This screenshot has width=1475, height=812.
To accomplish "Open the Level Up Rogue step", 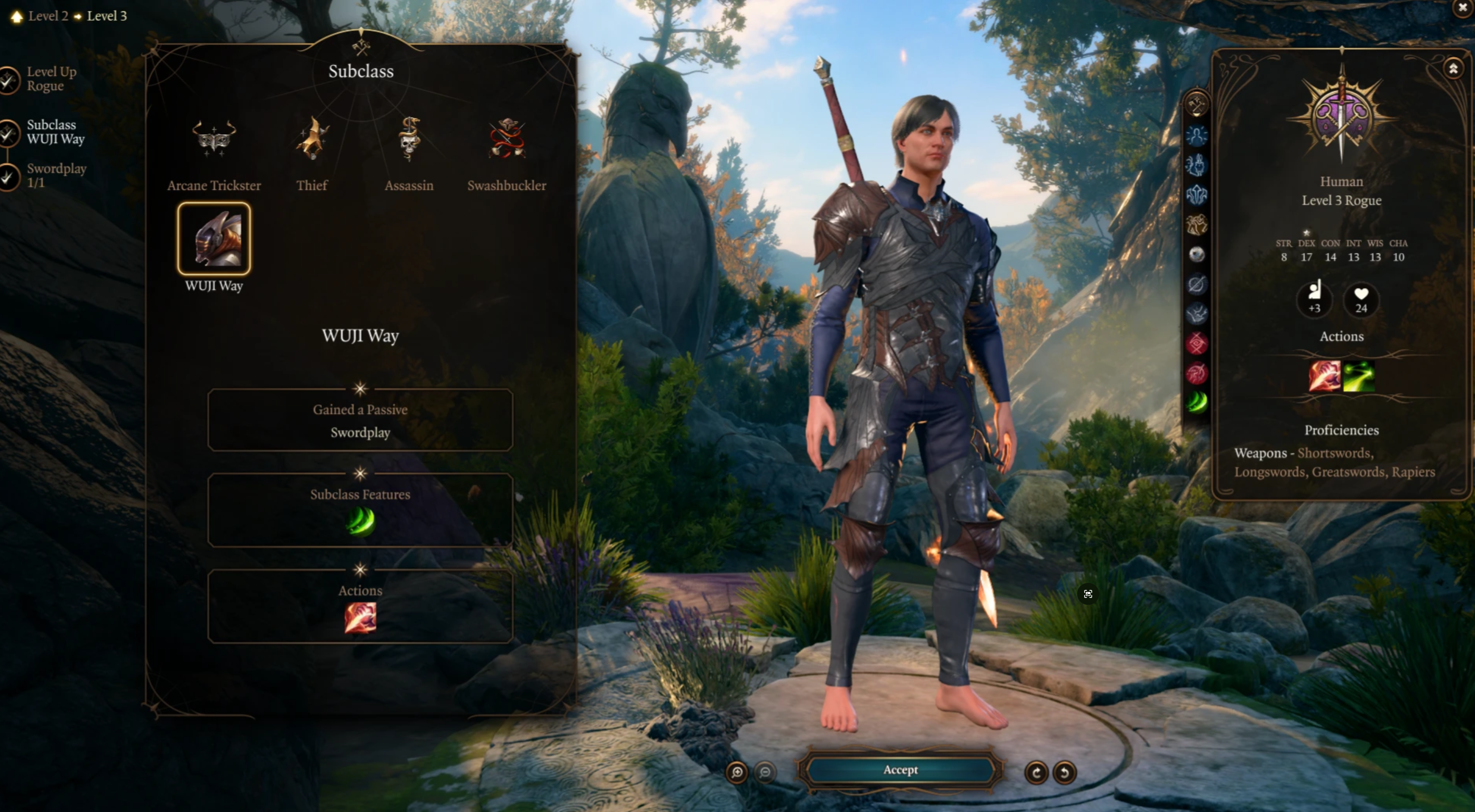I will [51, 79].
